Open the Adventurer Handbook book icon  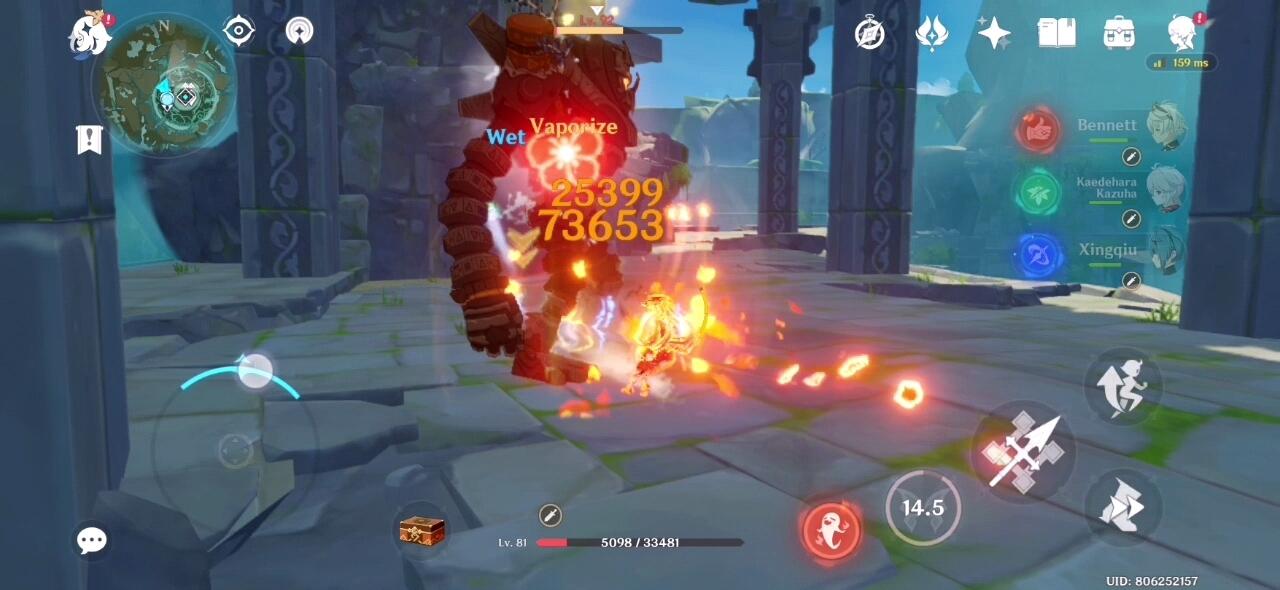(x=1056, y=33)
